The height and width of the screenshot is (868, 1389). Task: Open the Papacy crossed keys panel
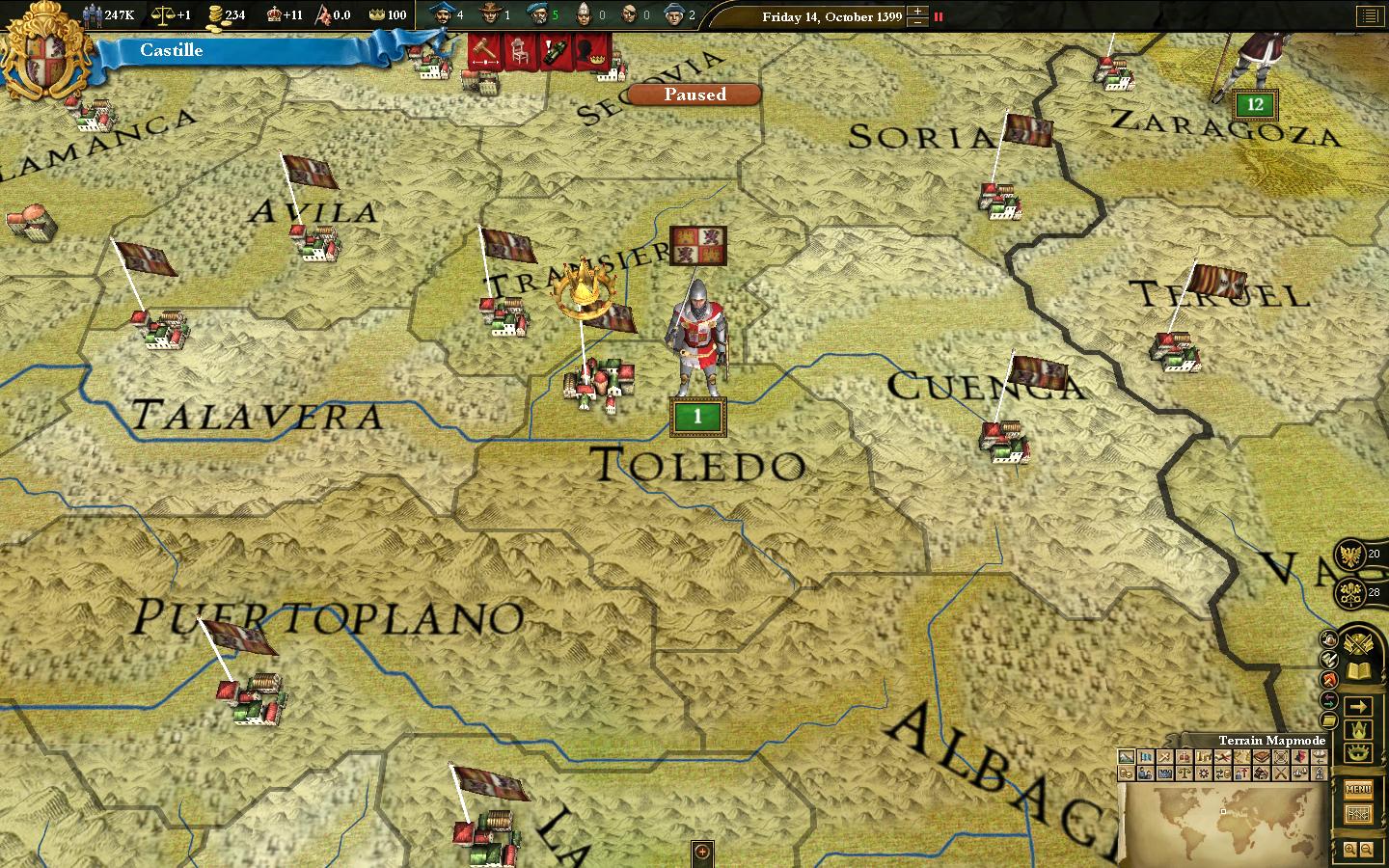[1351, 592]
